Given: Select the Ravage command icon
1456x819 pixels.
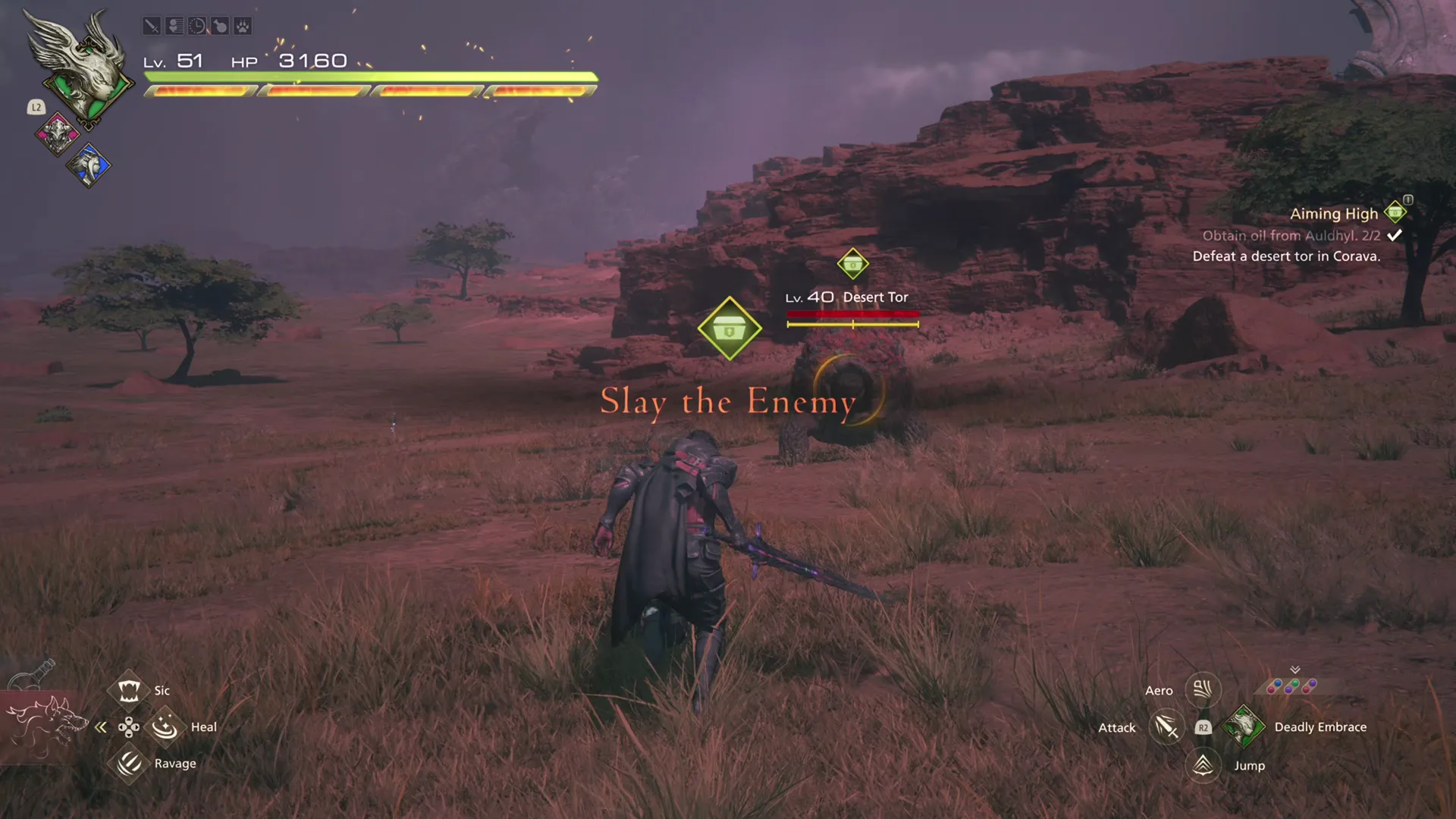Looking at the screenshot, I should point(129,764).
